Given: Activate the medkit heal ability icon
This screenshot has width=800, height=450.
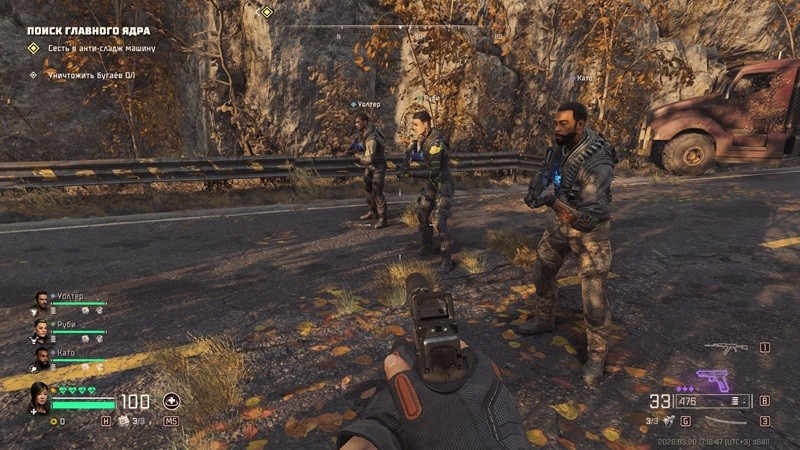Looking at the screenshot, I should 171,402.
